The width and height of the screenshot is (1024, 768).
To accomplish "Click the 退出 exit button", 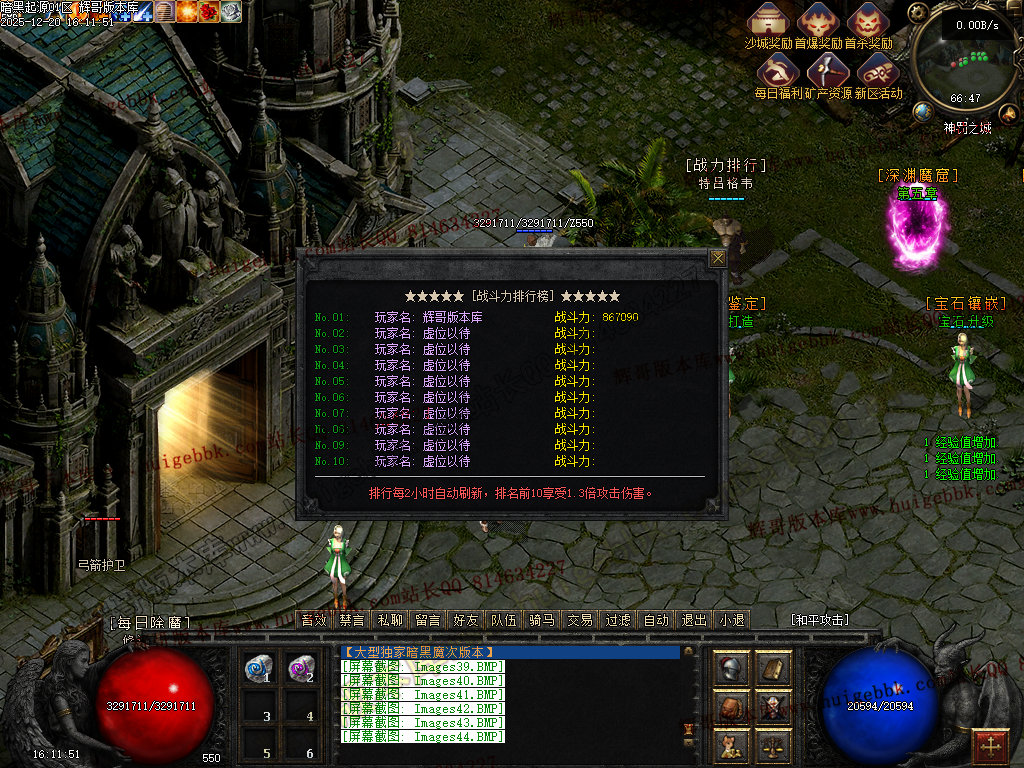I will 693,620.
